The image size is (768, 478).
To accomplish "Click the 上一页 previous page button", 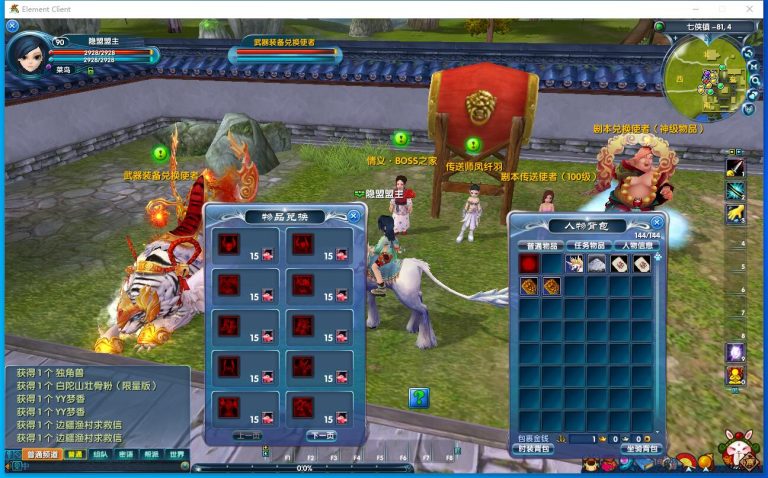I will [x=247, y=436].
